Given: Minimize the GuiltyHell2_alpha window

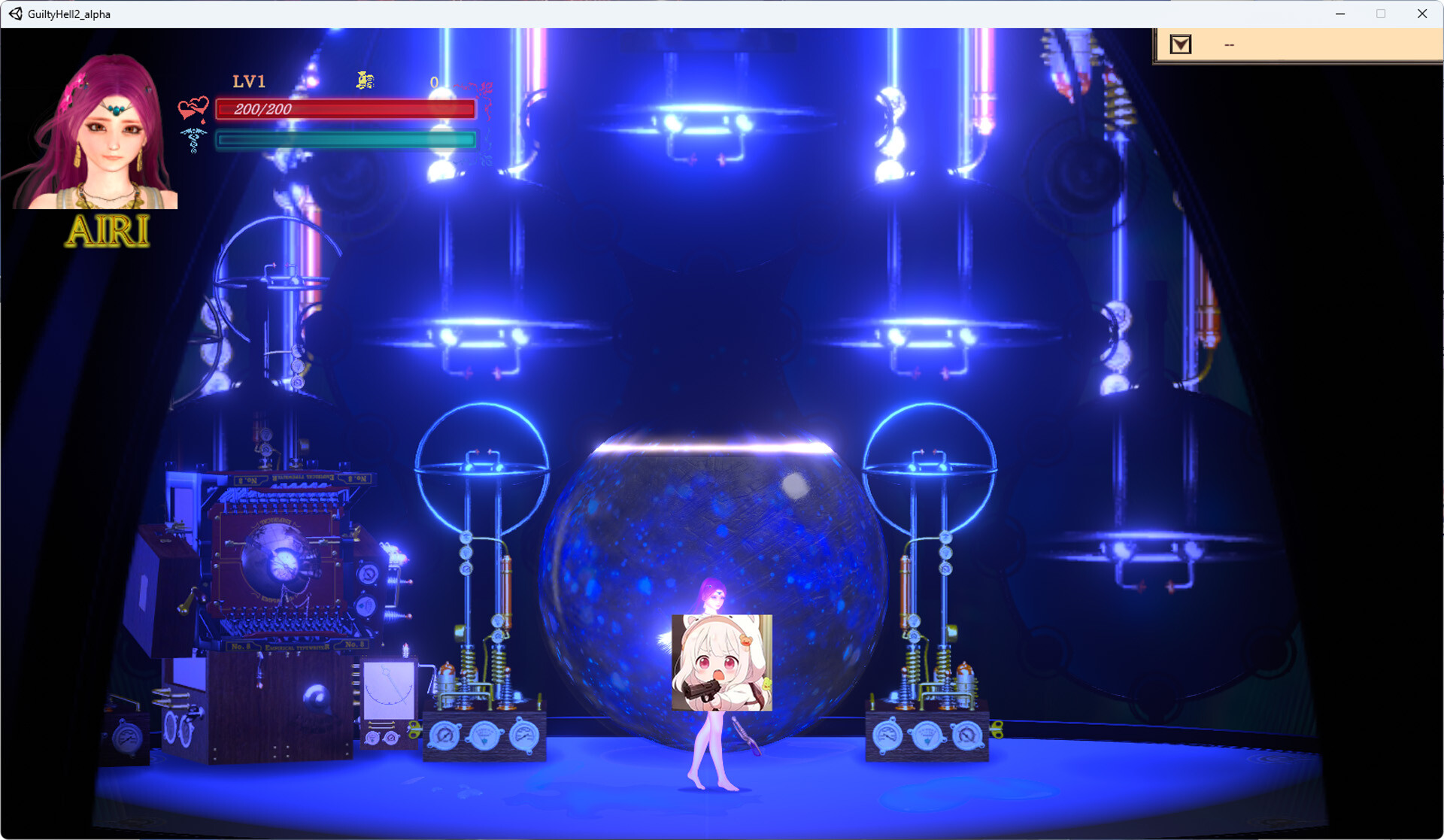Looking at the screenshot, I should 1339,14.
